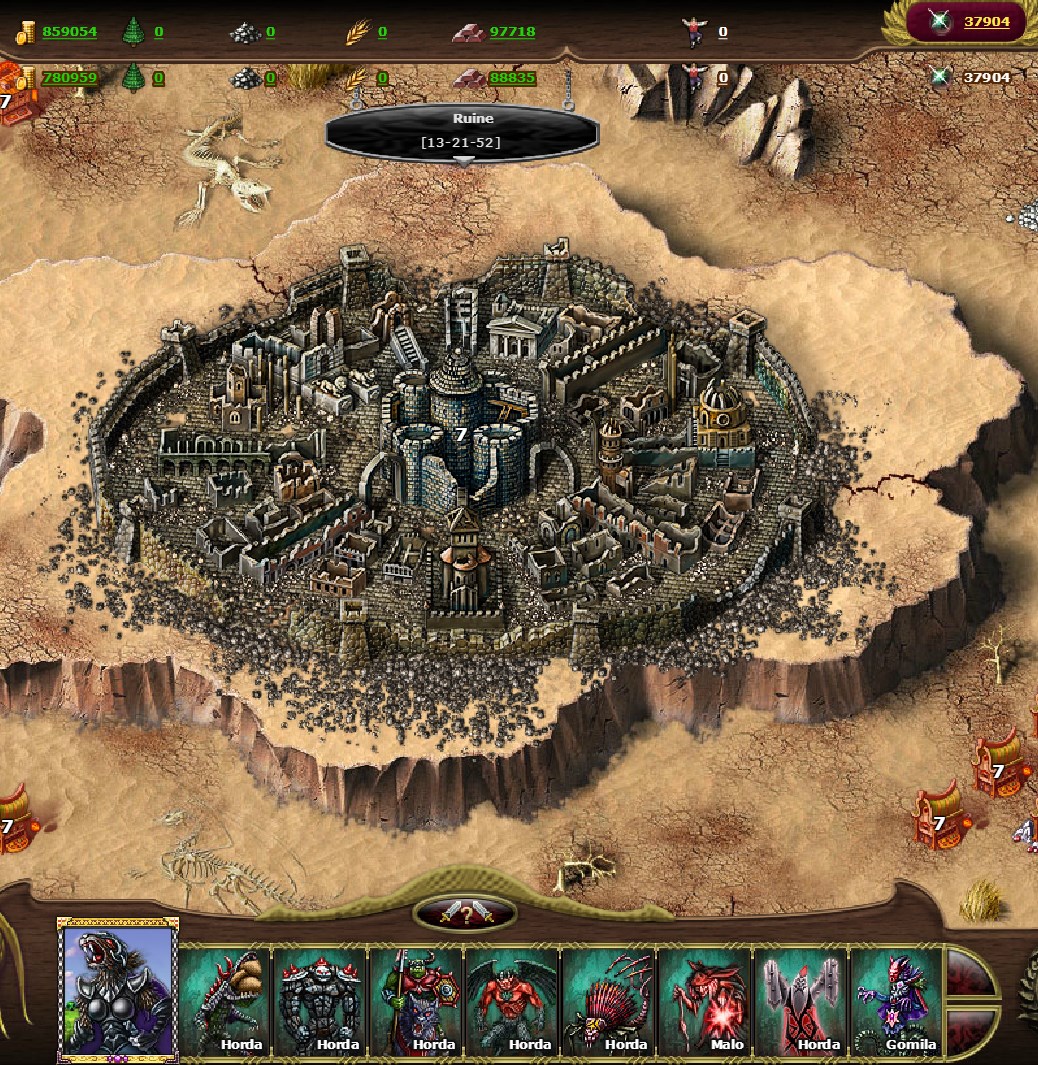Pick the green orc with shield unit

click(416, 1001)
